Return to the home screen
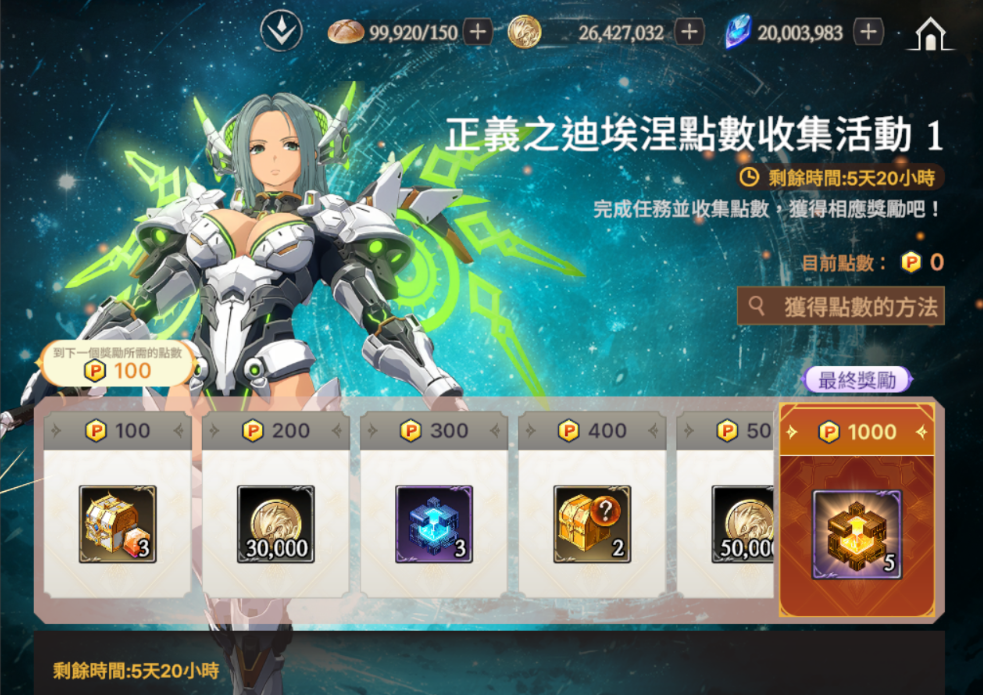The image size is (983, 695). (x=930, y=34)
